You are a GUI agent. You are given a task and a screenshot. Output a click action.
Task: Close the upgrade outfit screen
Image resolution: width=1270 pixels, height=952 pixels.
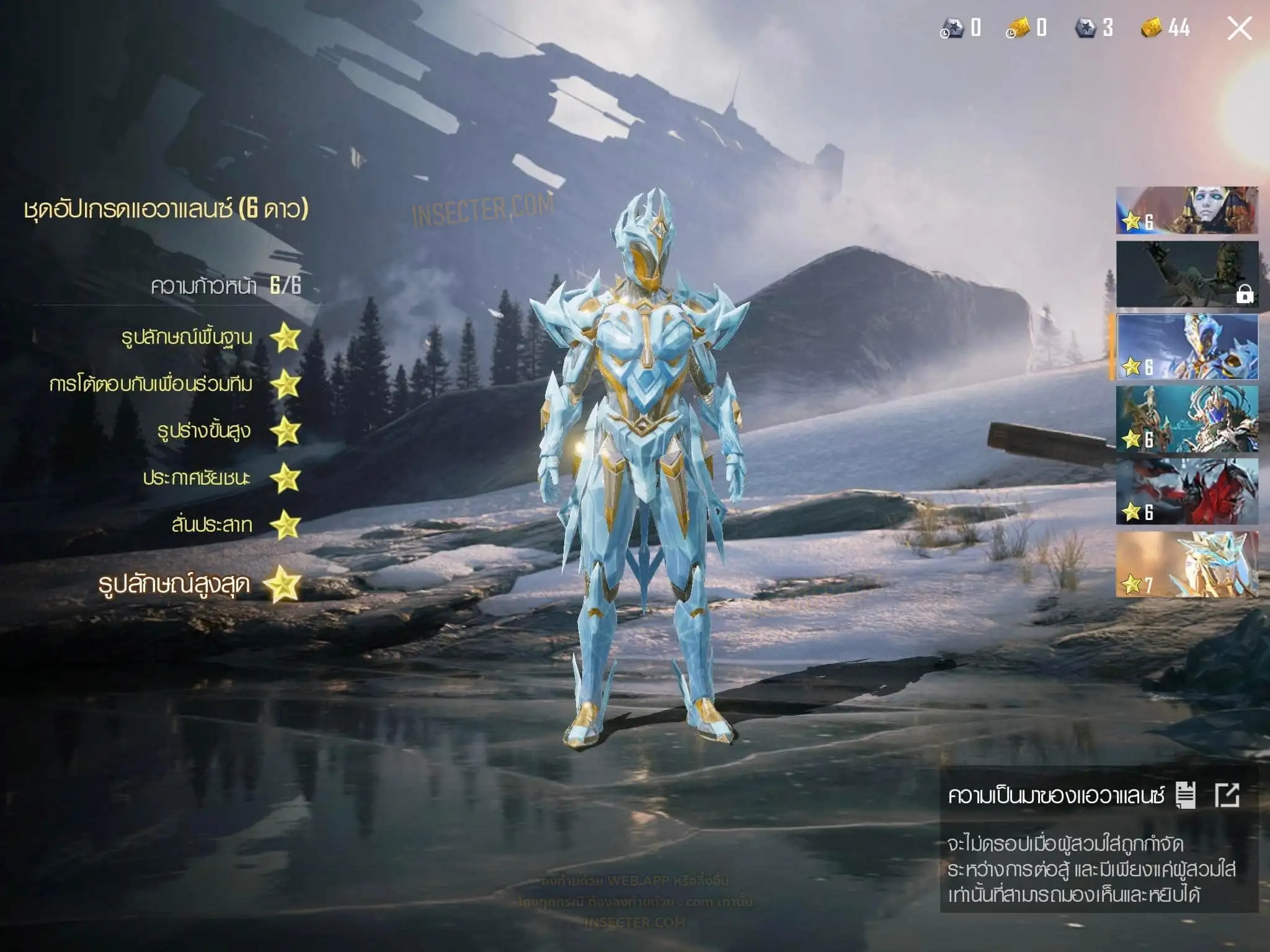[1239, 29]
